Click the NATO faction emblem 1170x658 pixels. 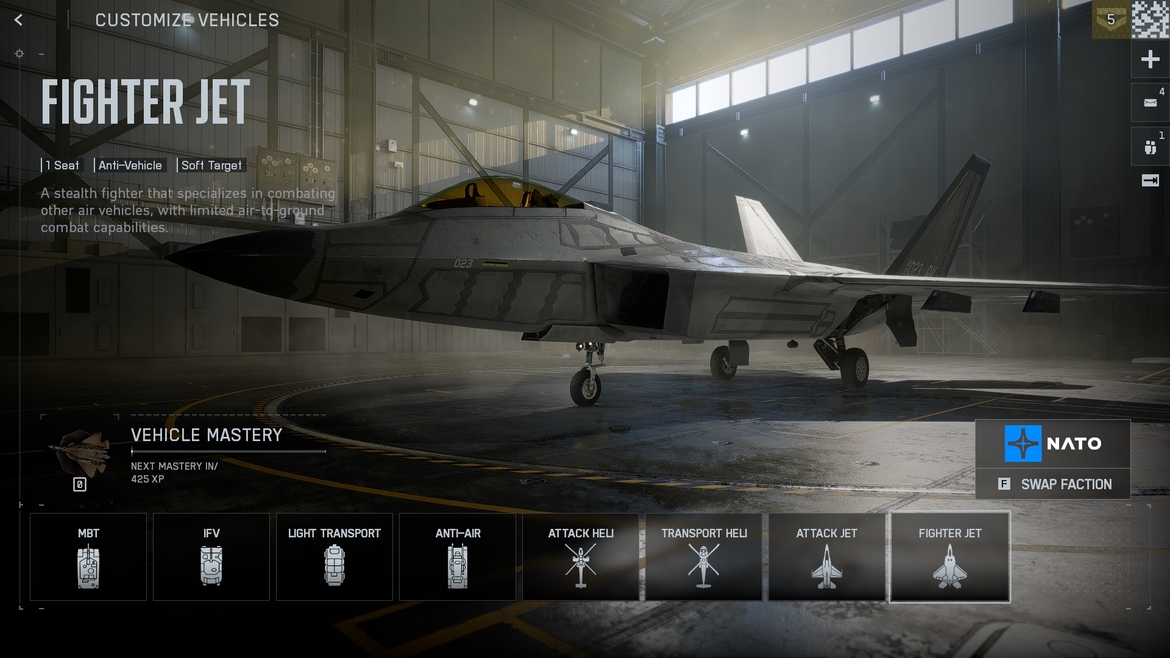[x=1023, y=443]
